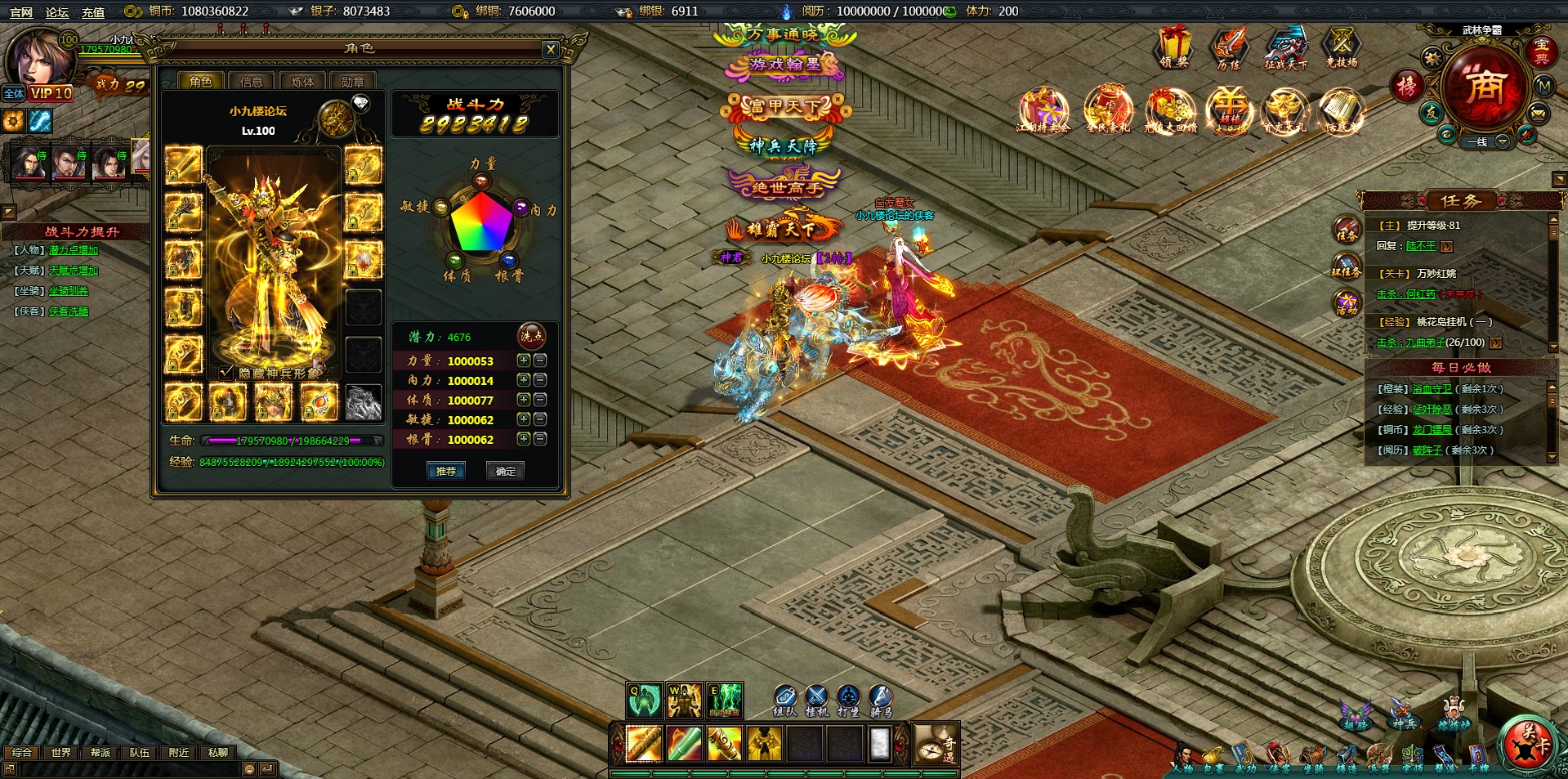The image size is (1568, 779).
Task: Click the 洗点 reset points button
Action: (x=532, y=336)
